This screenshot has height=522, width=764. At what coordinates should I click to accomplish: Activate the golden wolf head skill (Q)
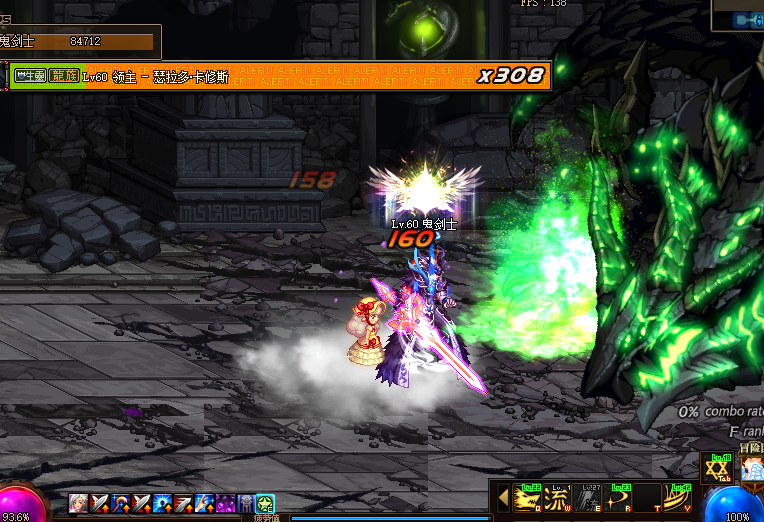click(x=526, y=497)
